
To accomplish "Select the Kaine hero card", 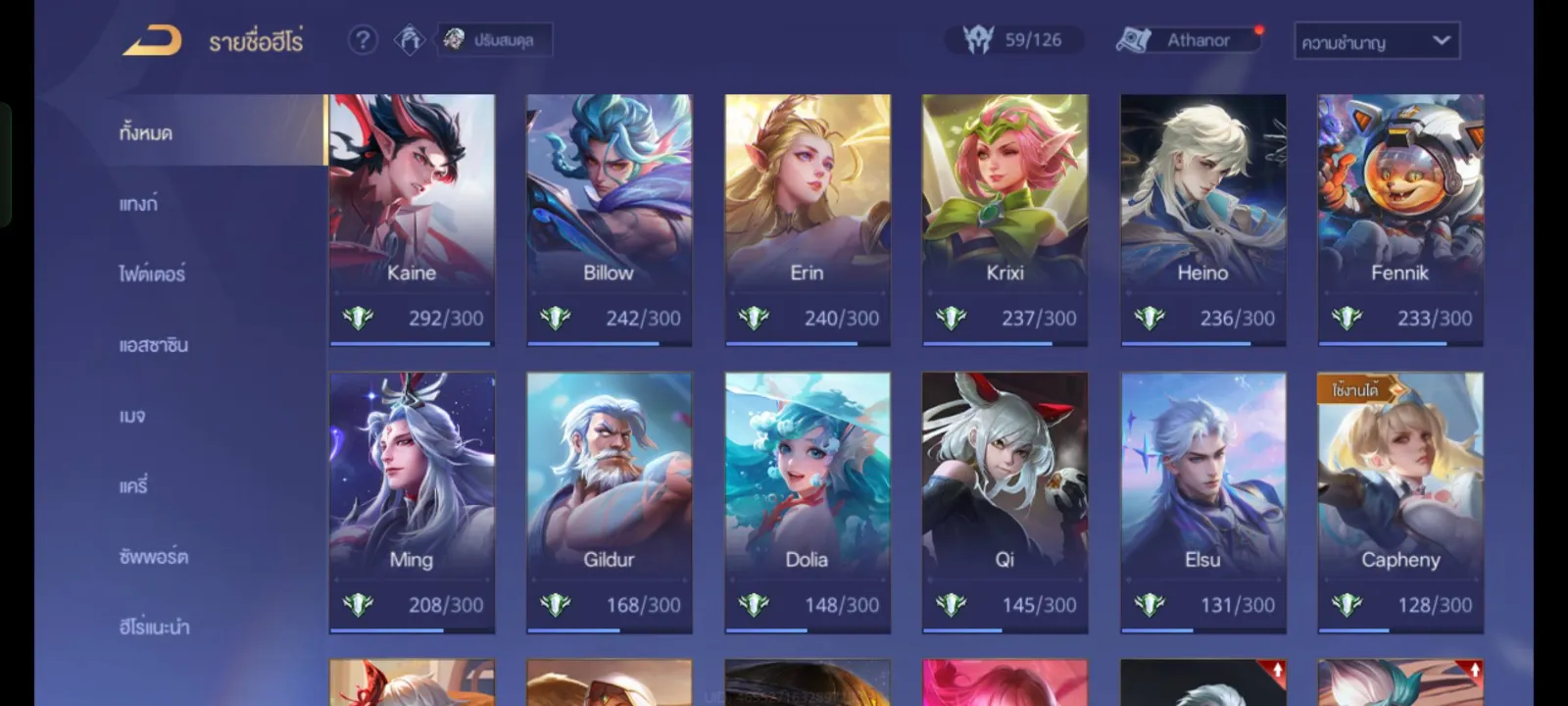I will pyautogui.click(x=412, y=219).
